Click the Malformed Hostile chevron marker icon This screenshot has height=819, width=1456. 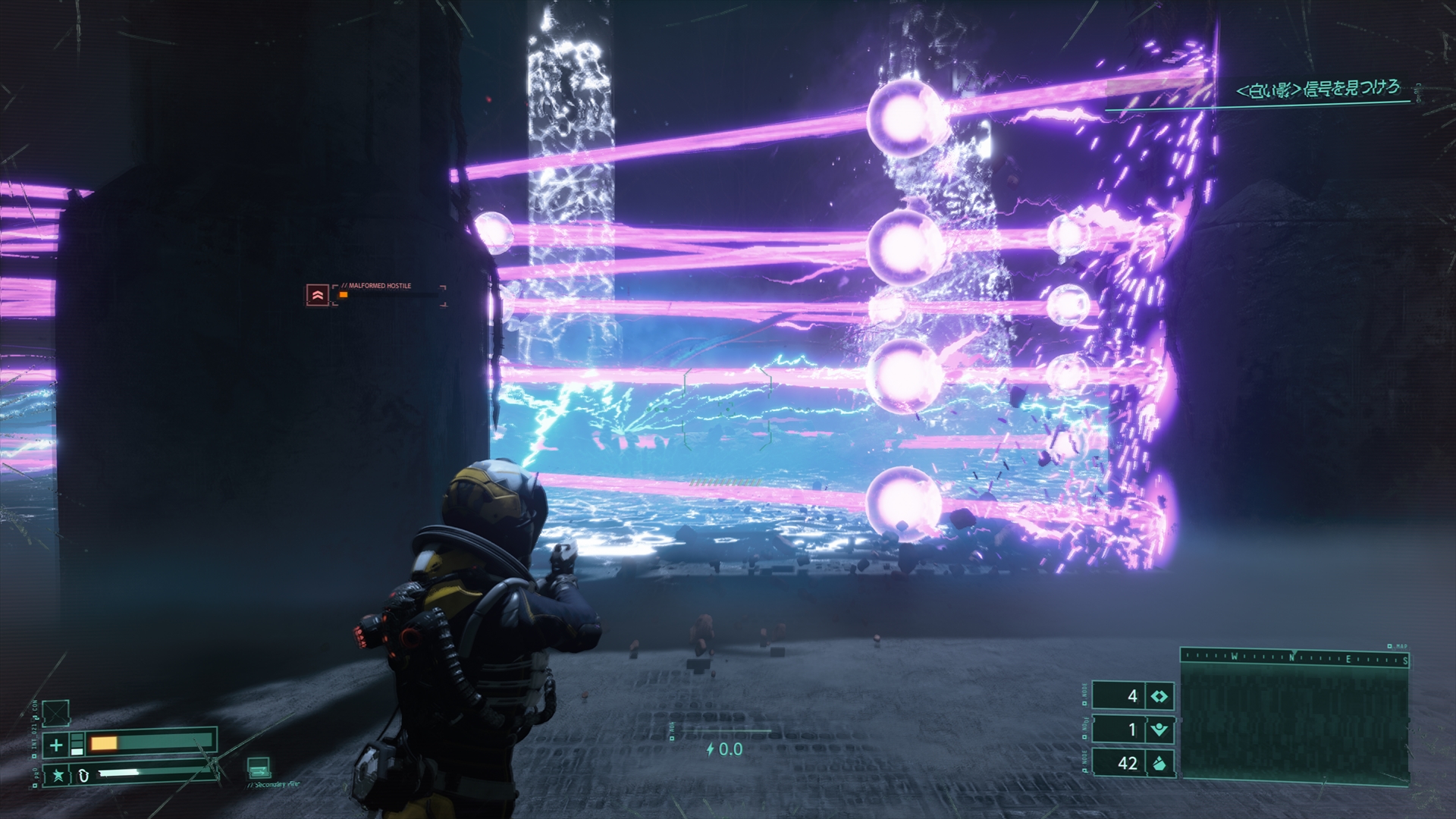[x=317, y=295]
